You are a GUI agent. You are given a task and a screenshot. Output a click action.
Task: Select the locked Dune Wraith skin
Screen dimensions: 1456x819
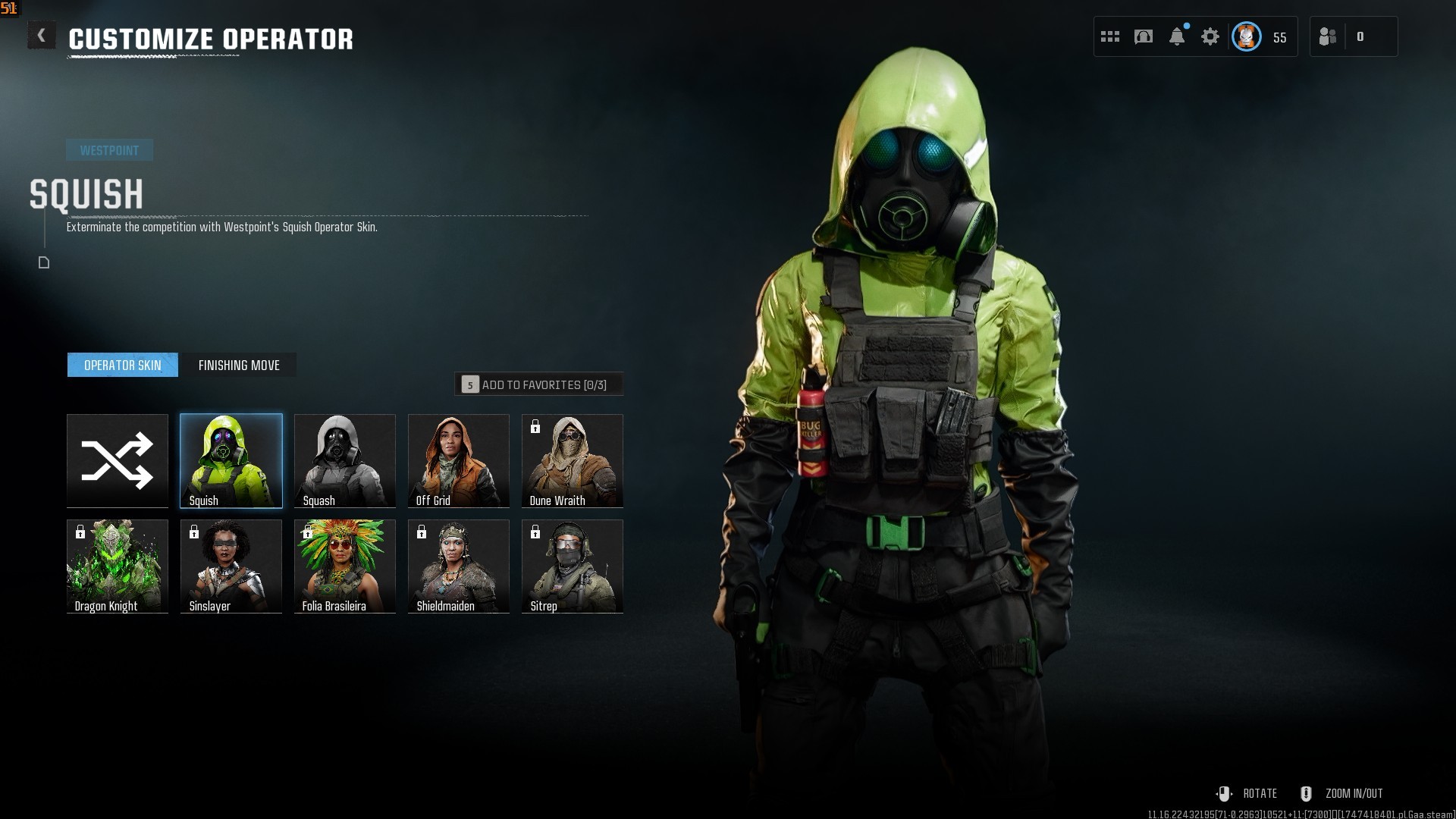click(573, 460)
